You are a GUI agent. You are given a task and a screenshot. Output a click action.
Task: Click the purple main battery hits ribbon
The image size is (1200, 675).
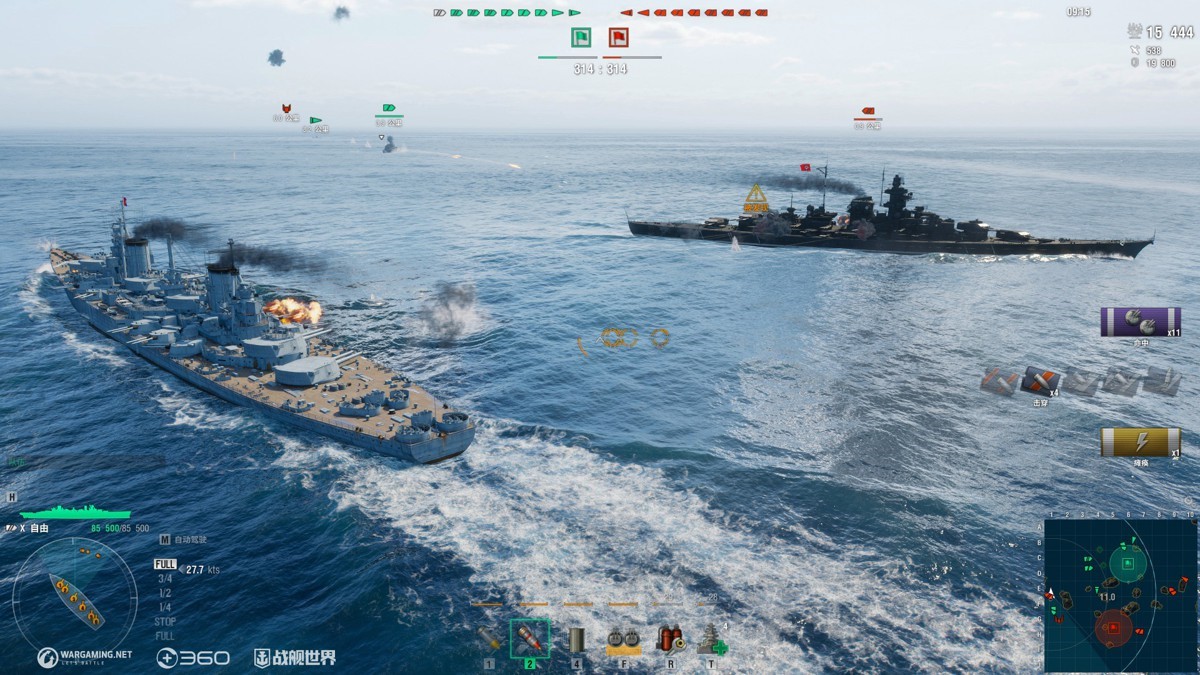(1140, 322)
